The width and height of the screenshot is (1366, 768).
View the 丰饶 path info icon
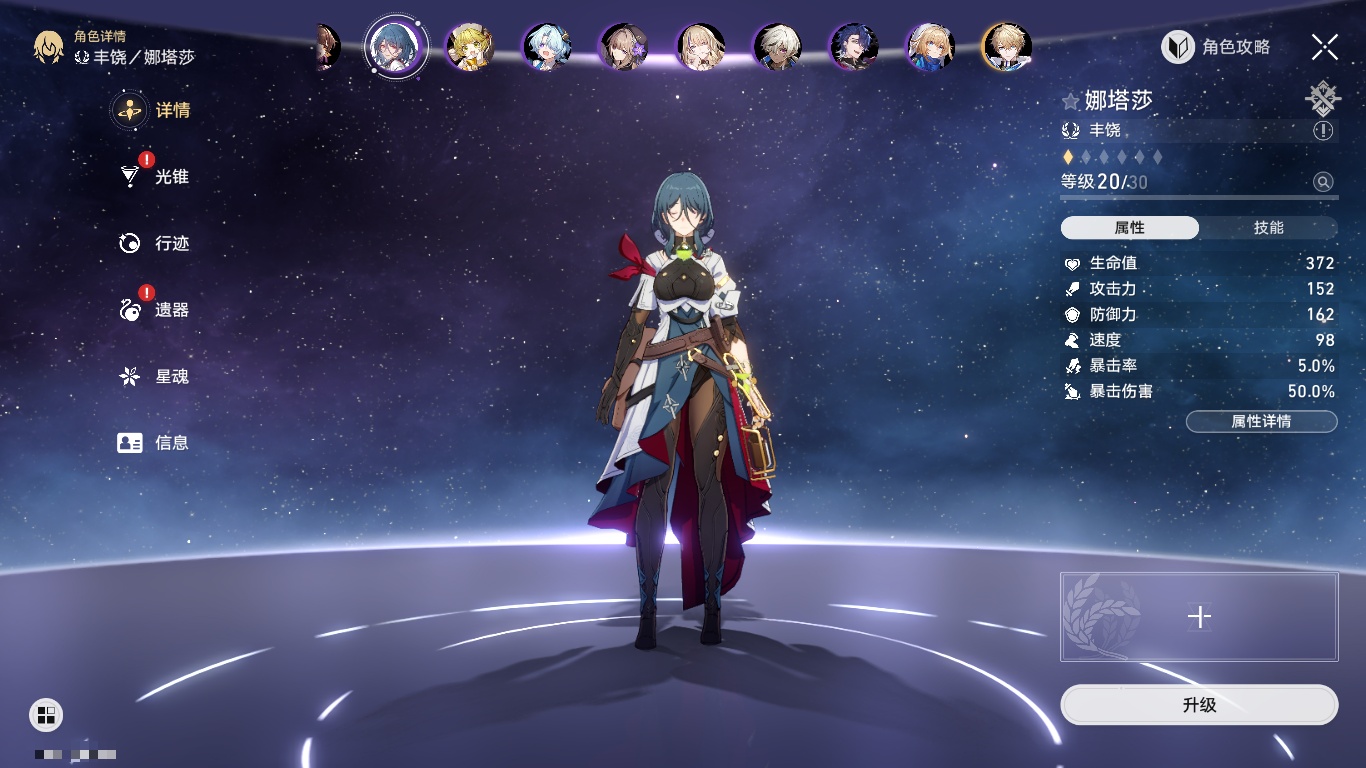[1323, 131]
